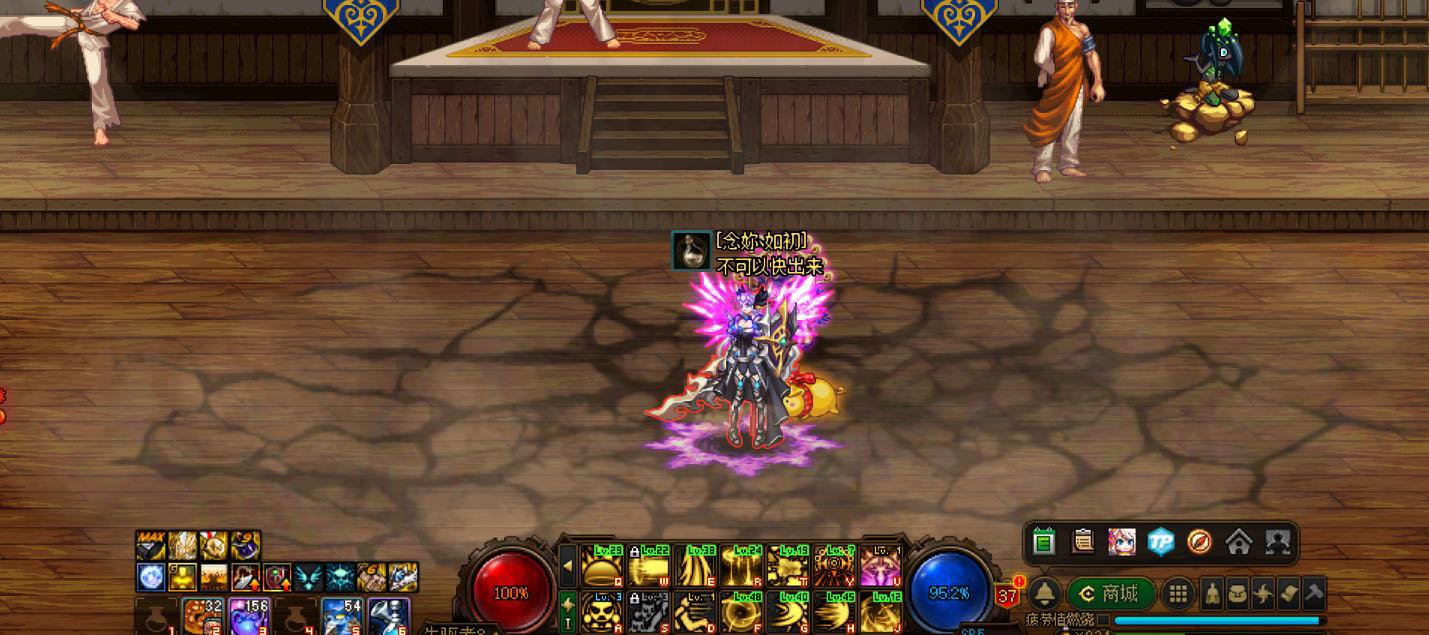Viewport: 1429px width, 635px height.
Task: Open the blue TP hexagon icon
Action: point(1160,542)
